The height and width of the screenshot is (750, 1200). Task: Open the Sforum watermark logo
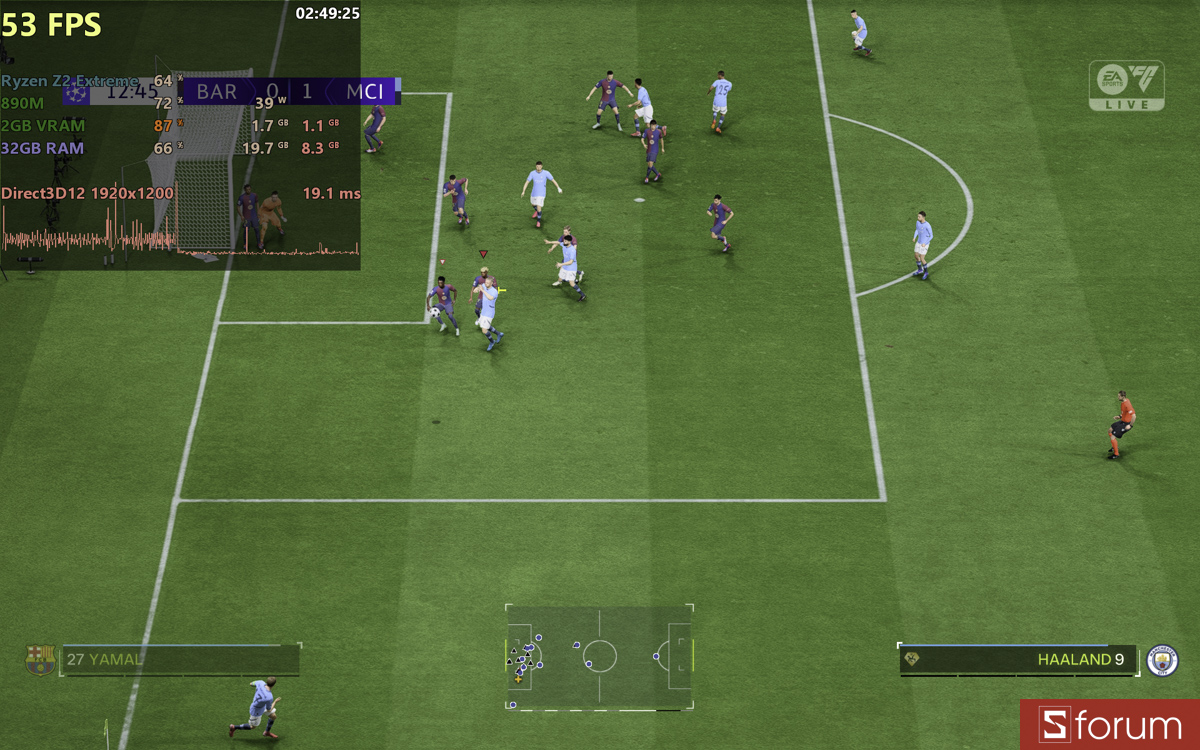click(x=1110, y=725)
